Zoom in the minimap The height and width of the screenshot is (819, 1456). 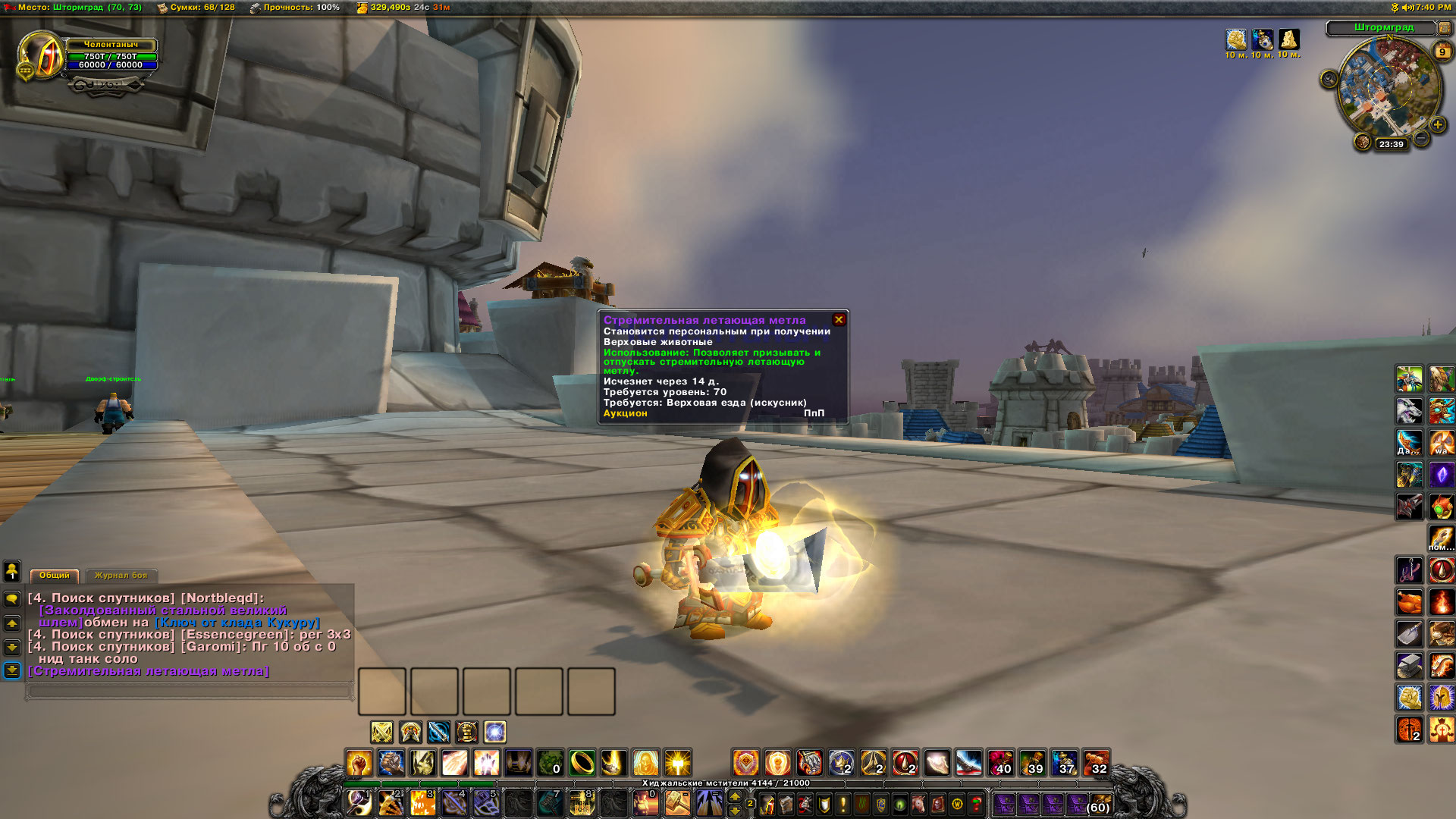(1437, 124)
